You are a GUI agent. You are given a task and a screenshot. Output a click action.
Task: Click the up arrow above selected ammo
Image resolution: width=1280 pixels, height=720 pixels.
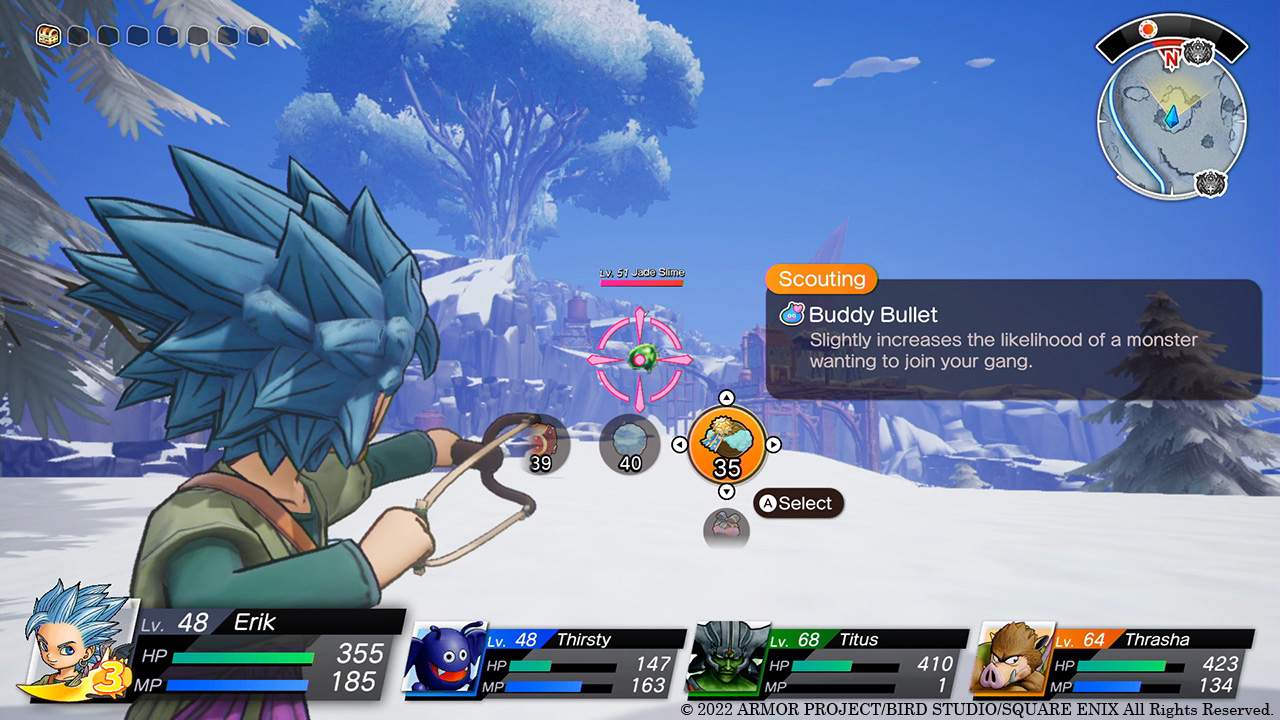(x=727, y=396)
